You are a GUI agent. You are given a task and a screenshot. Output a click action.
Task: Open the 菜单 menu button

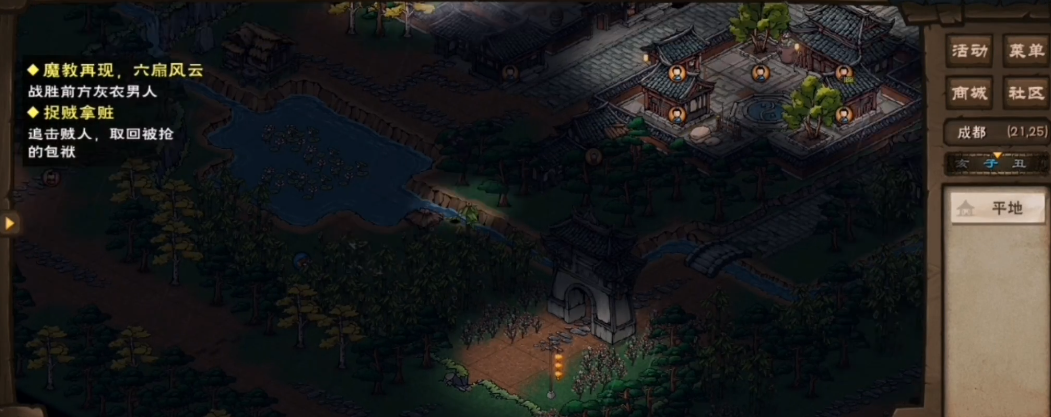[x=1024, y=50]
